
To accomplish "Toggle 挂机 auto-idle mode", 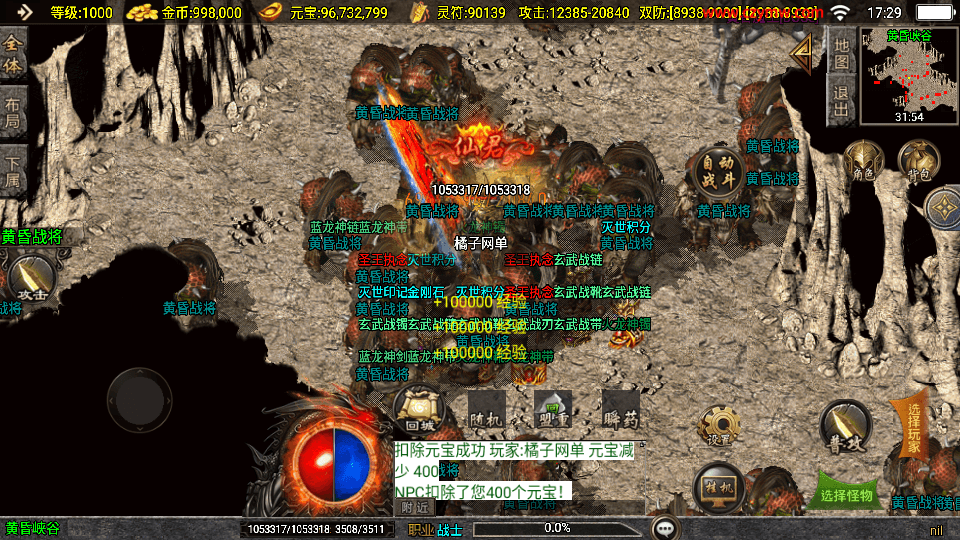I will (719, 485).
